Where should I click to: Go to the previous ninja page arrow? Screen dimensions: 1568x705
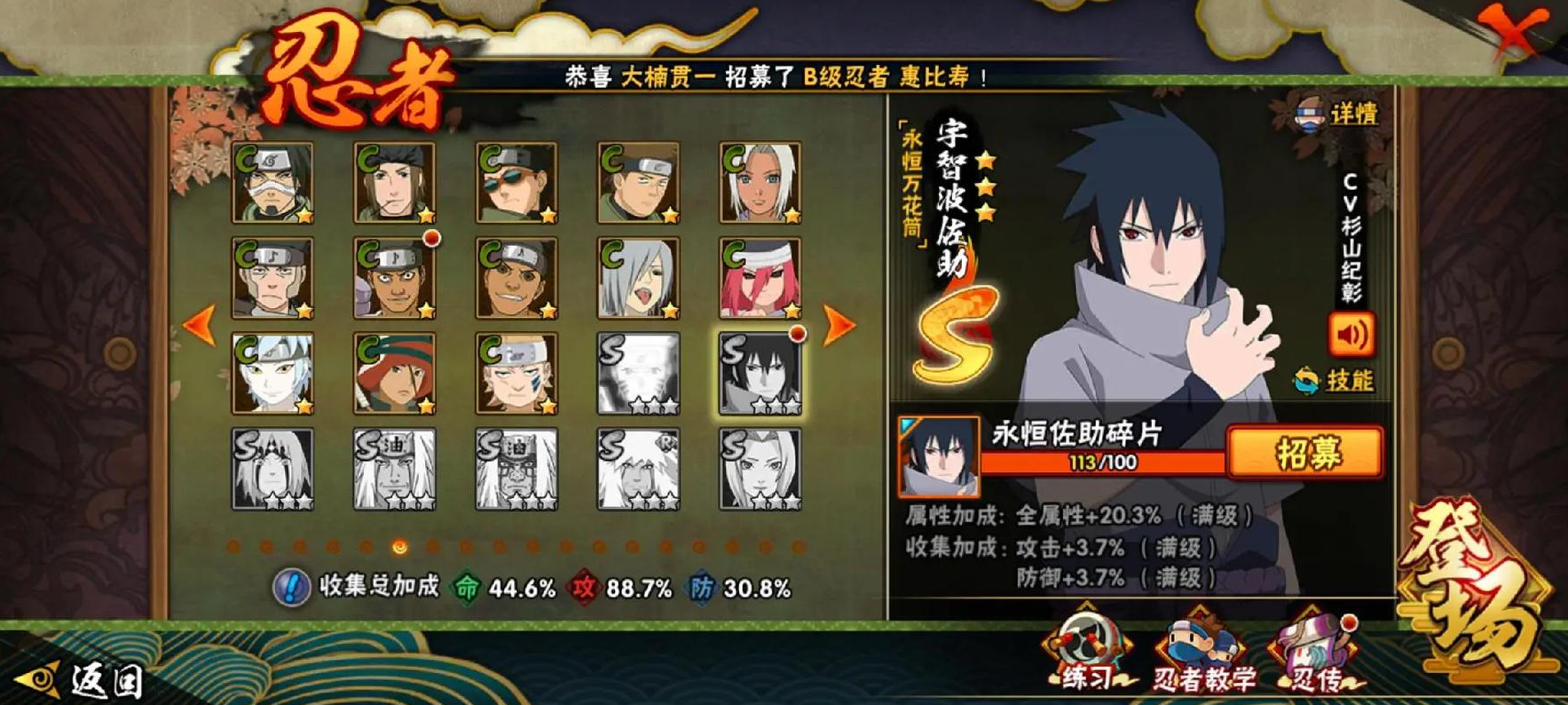point(201,326)
